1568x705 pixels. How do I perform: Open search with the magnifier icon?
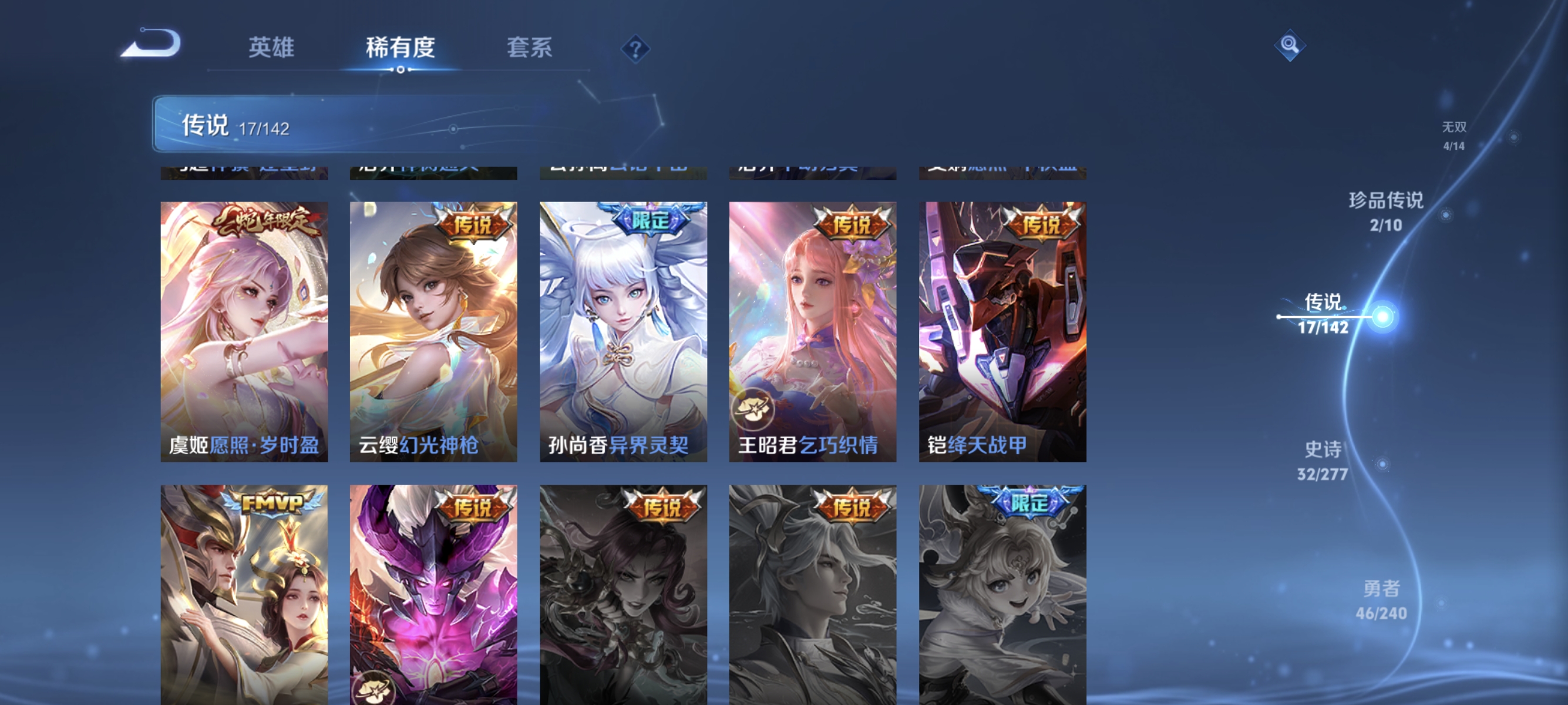1290,45
